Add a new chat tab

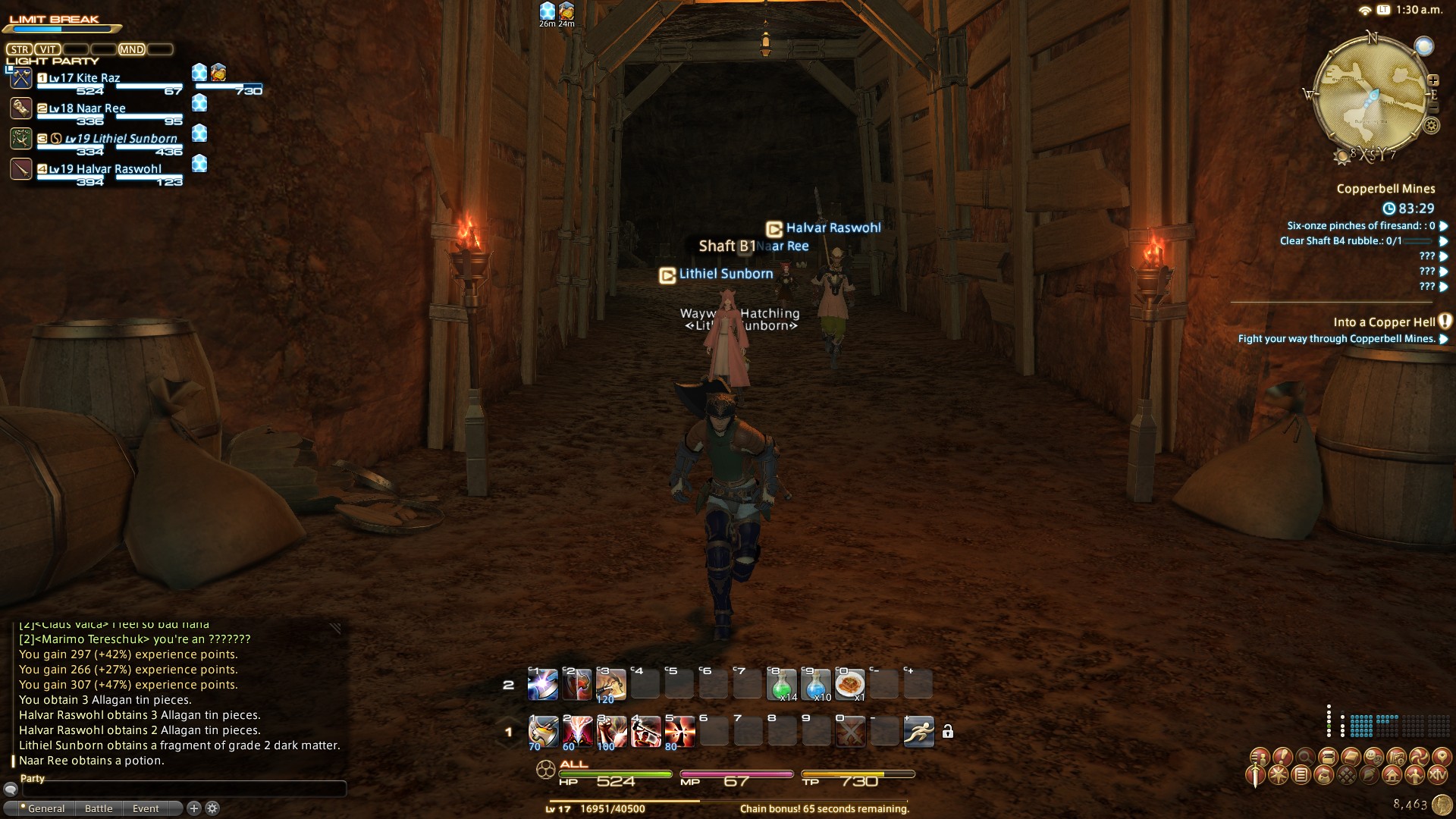pos(194,808)
